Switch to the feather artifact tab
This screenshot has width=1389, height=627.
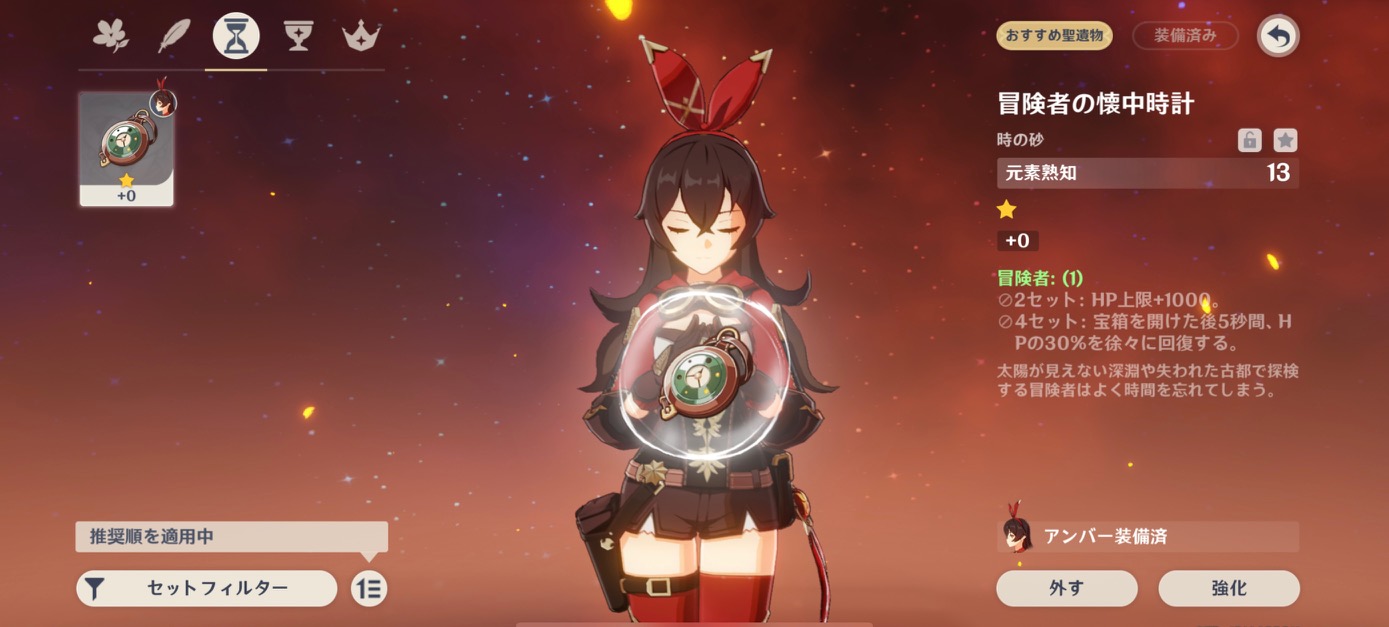point(174,36)
